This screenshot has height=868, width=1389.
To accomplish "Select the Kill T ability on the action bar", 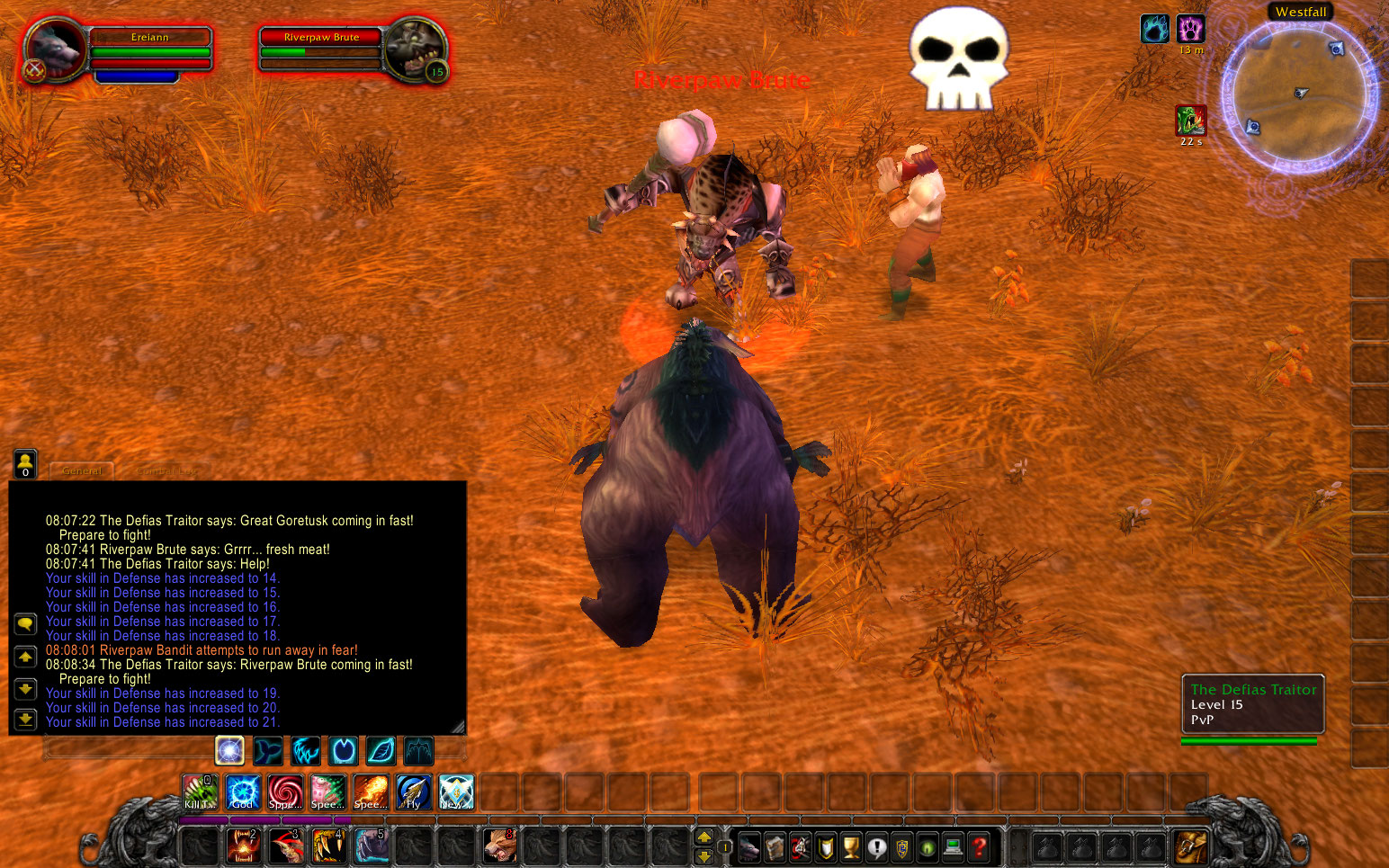I will [x=199, y=792].
